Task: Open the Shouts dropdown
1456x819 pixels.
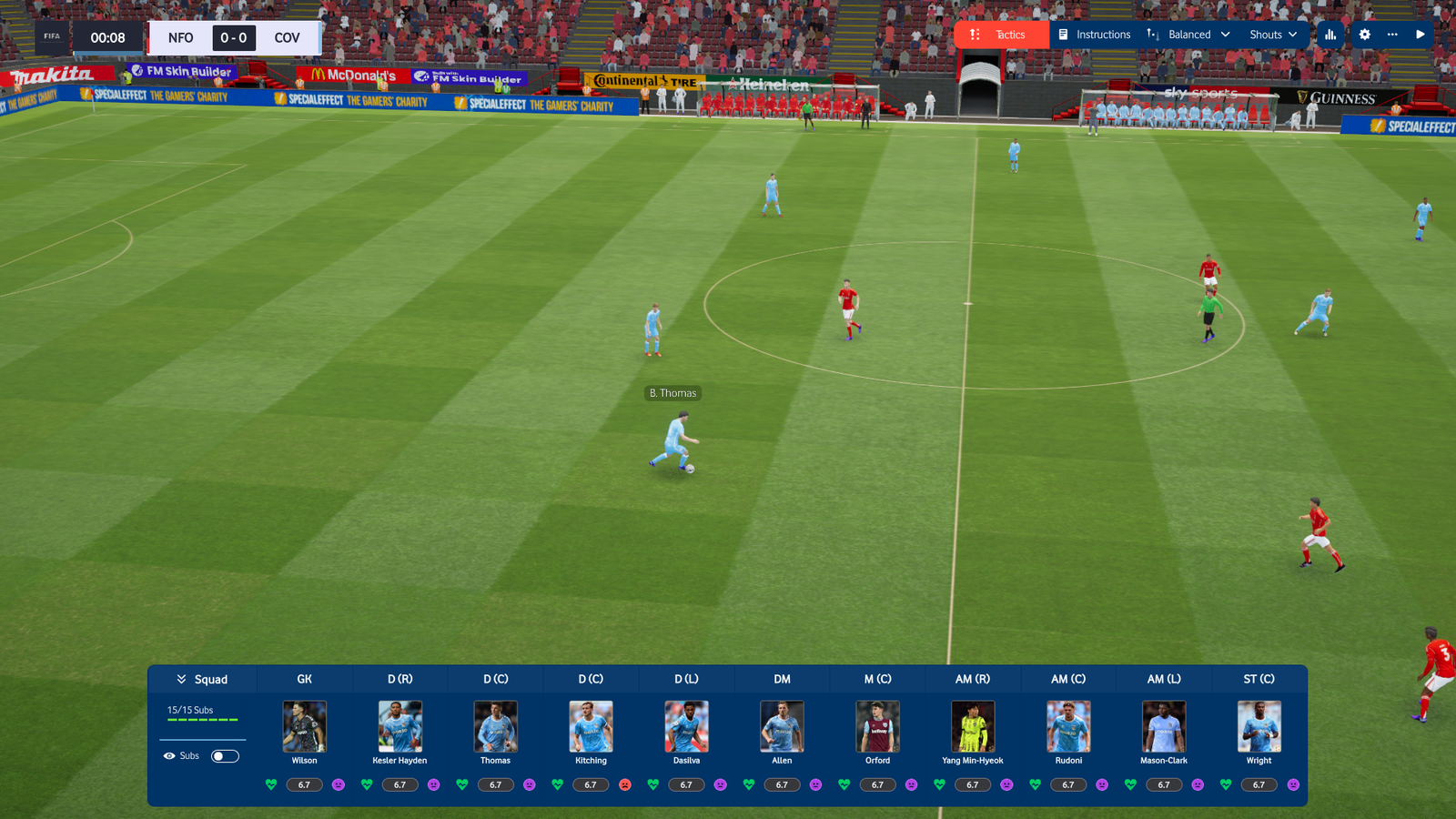Action: click(1273, 35)
